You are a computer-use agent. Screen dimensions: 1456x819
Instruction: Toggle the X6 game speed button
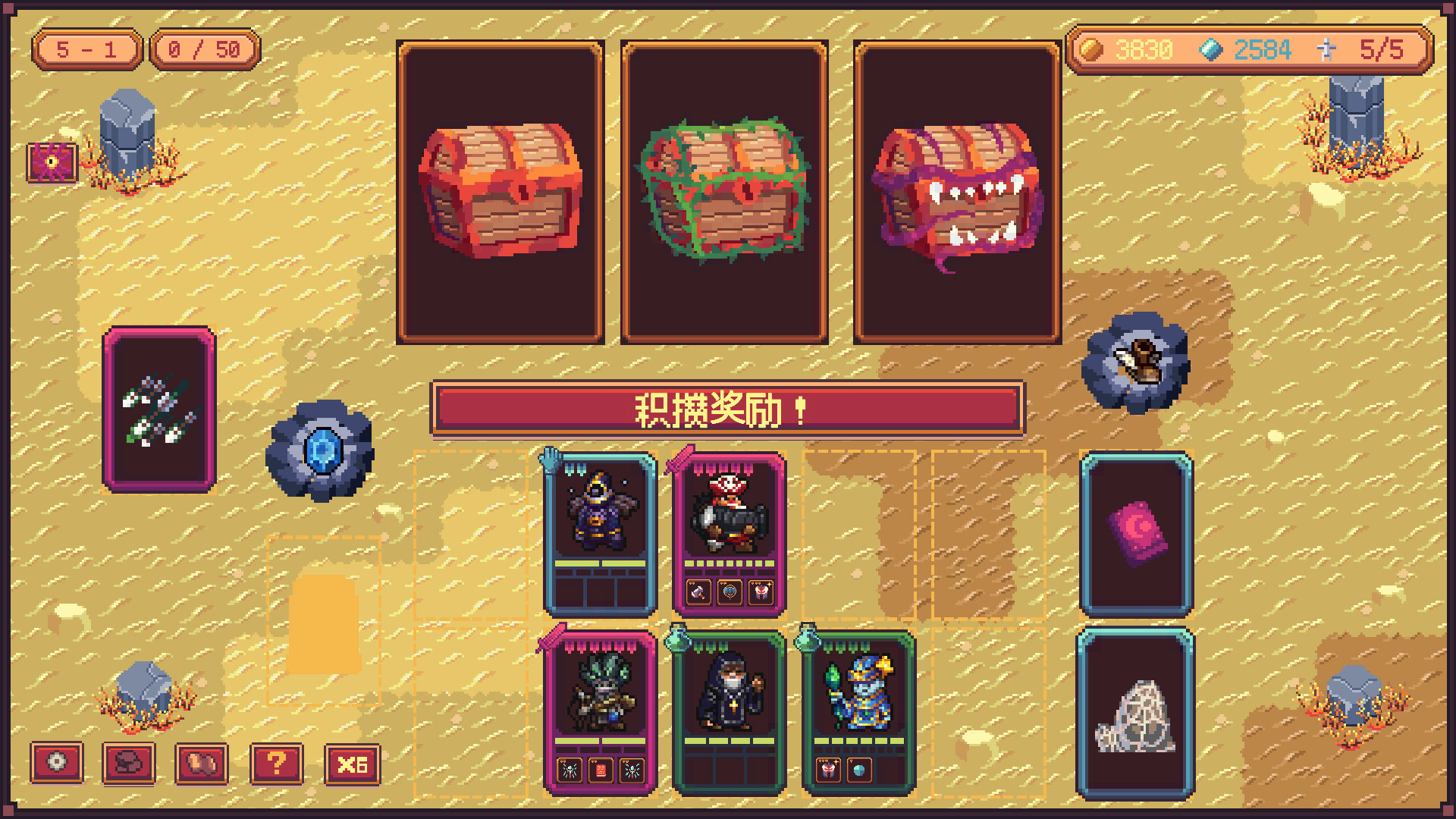coord(353,763)
